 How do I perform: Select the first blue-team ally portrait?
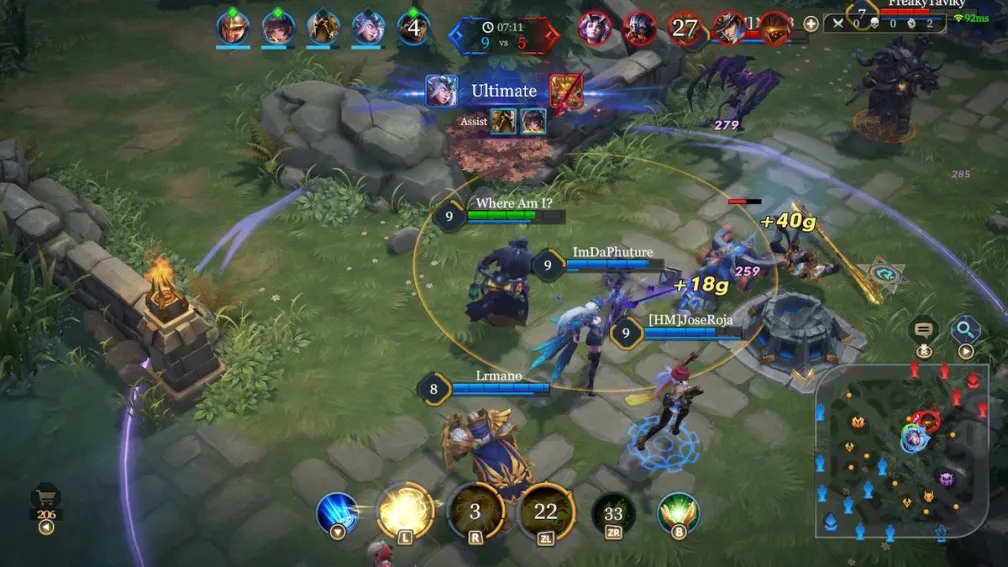coord(233,27)
